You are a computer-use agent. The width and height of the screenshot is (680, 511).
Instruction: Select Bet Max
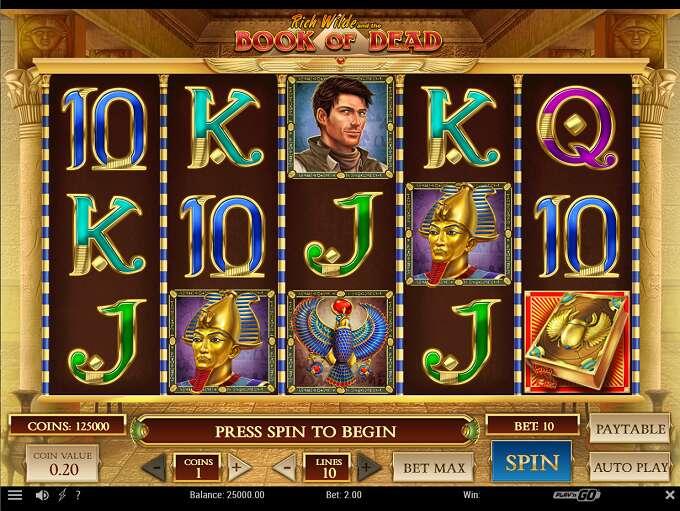(x=432, y=466)
